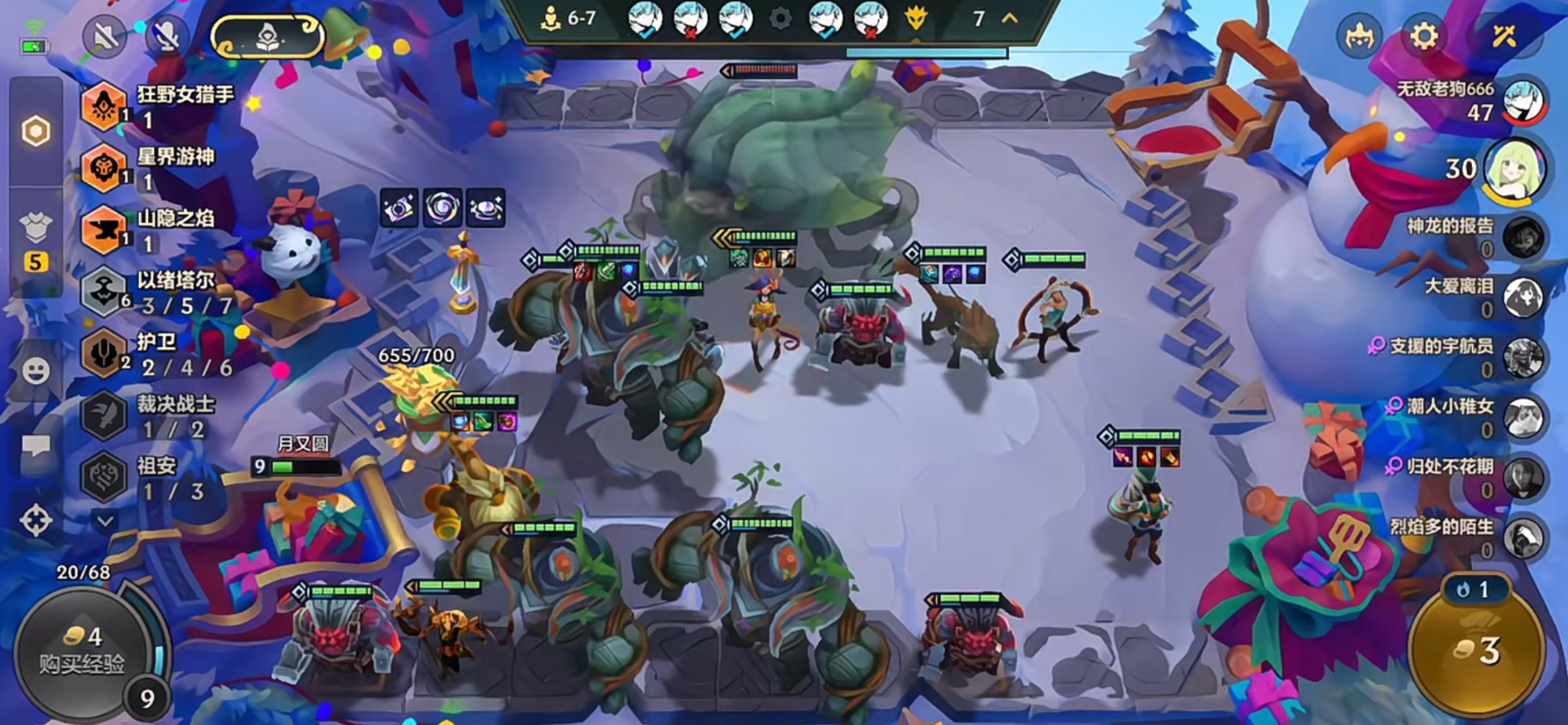Toggle the muted microphone icon
Image resolution: width=1568 pixels, height=725 pixels.
pos(167,37)
